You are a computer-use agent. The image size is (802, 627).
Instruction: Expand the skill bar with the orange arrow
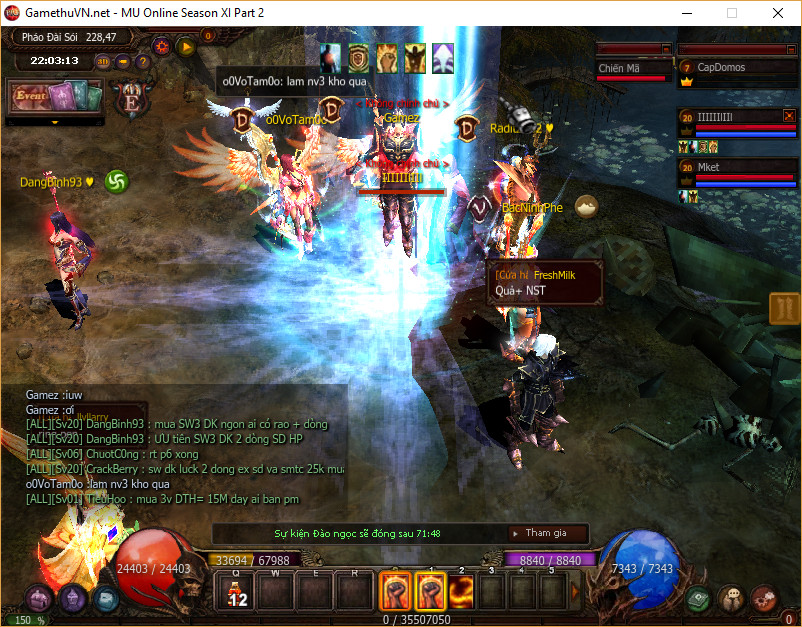pyautogui.click(x=575, y=591)
